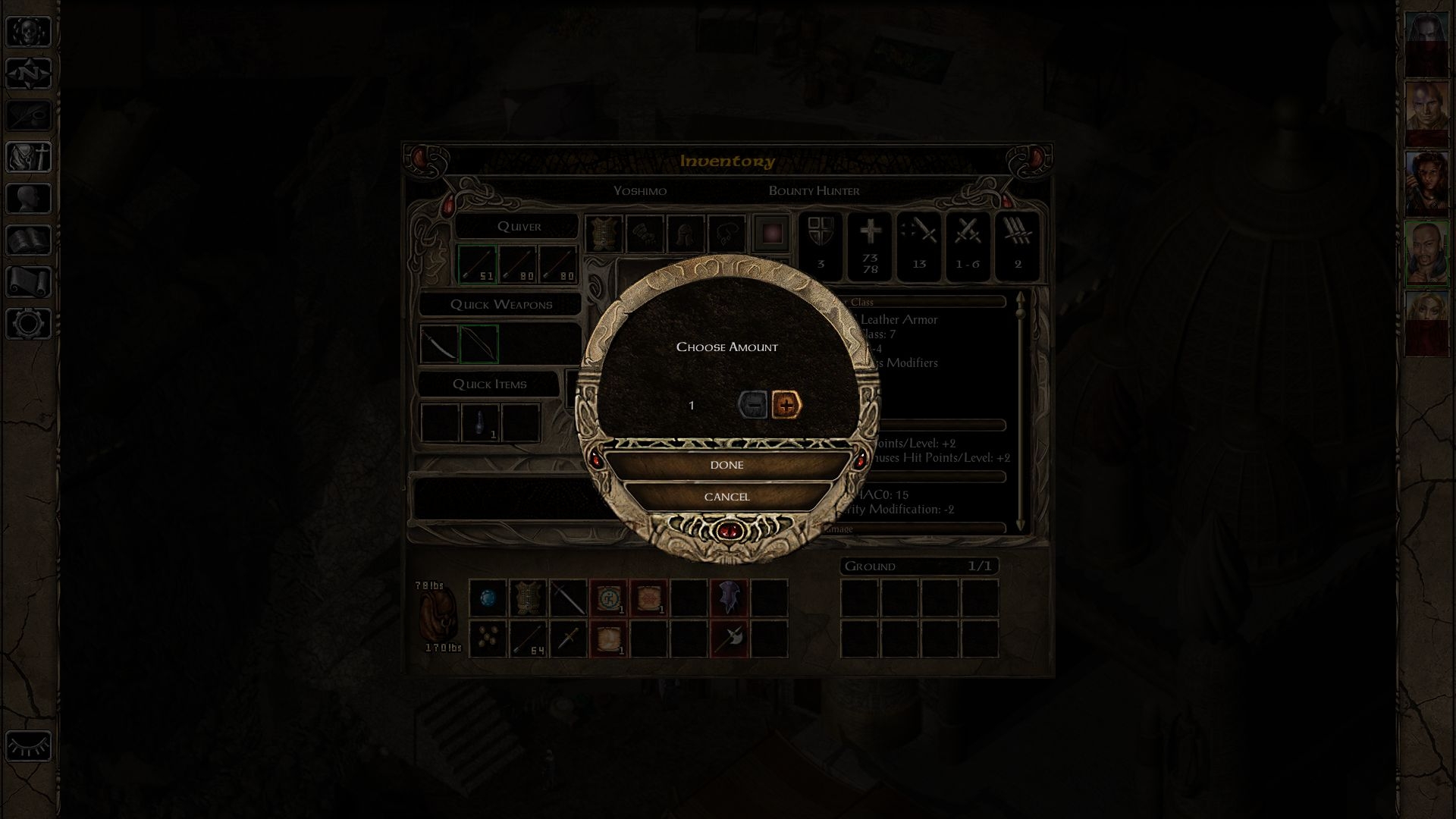This screenshot has height=819, width=1456.
Task: Open the character record head icon
Action: [29, 199]
